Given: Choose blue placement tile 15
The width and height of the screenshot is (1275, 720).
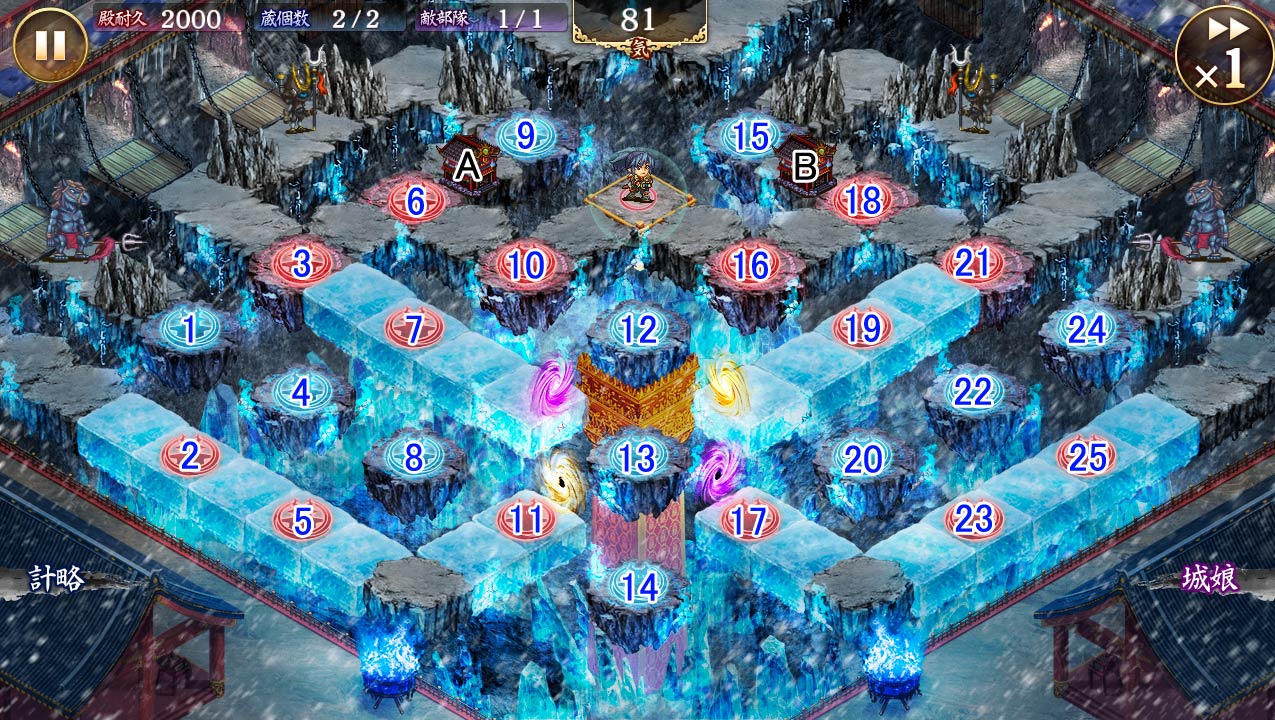Looking at the screenshot, I should (x=750, y=137).
